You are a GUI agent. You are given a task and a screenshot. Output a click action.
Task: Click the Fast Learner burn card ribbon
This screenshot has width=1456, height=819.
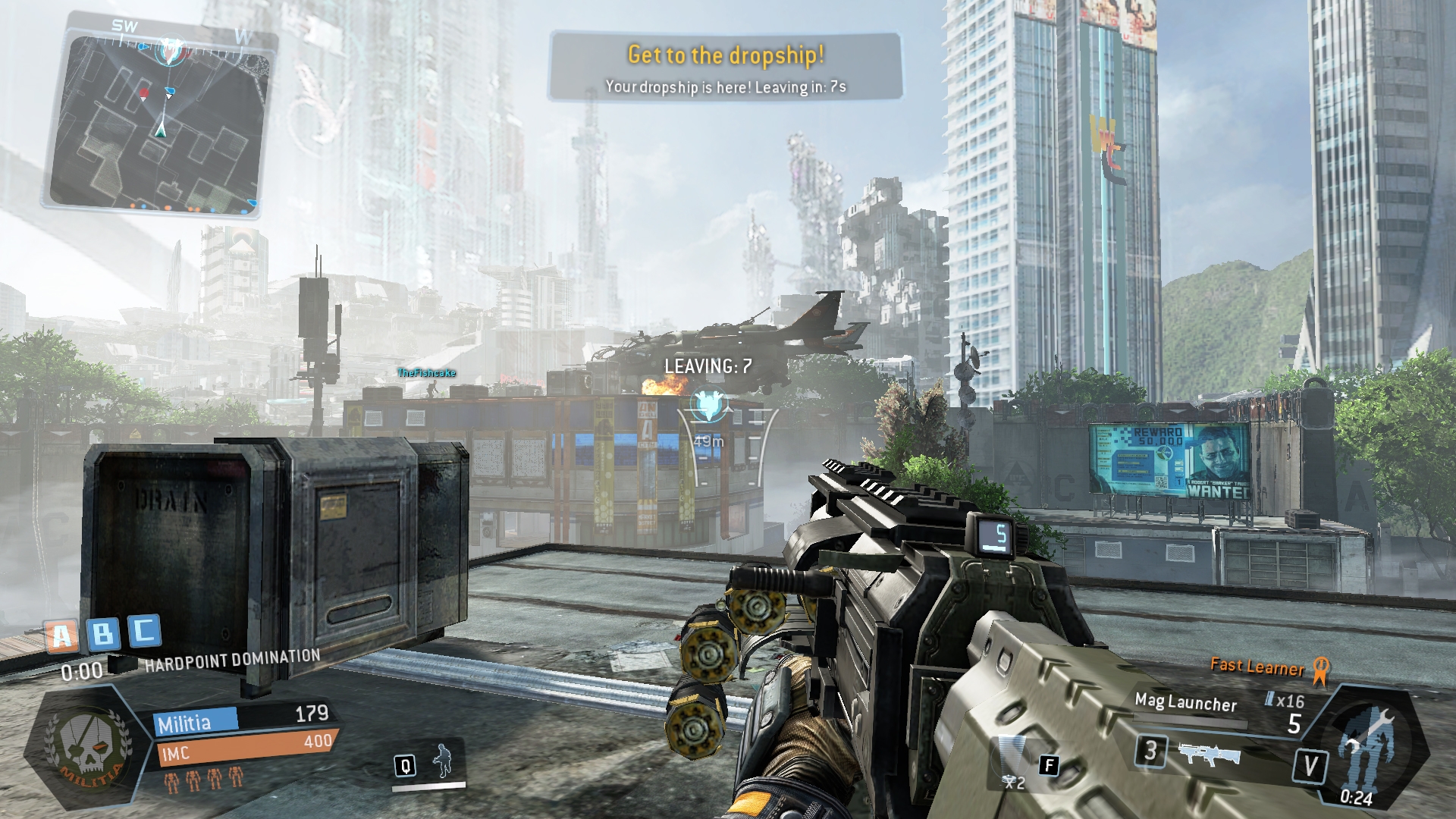pyautogui.click(x=1320, y=671)
